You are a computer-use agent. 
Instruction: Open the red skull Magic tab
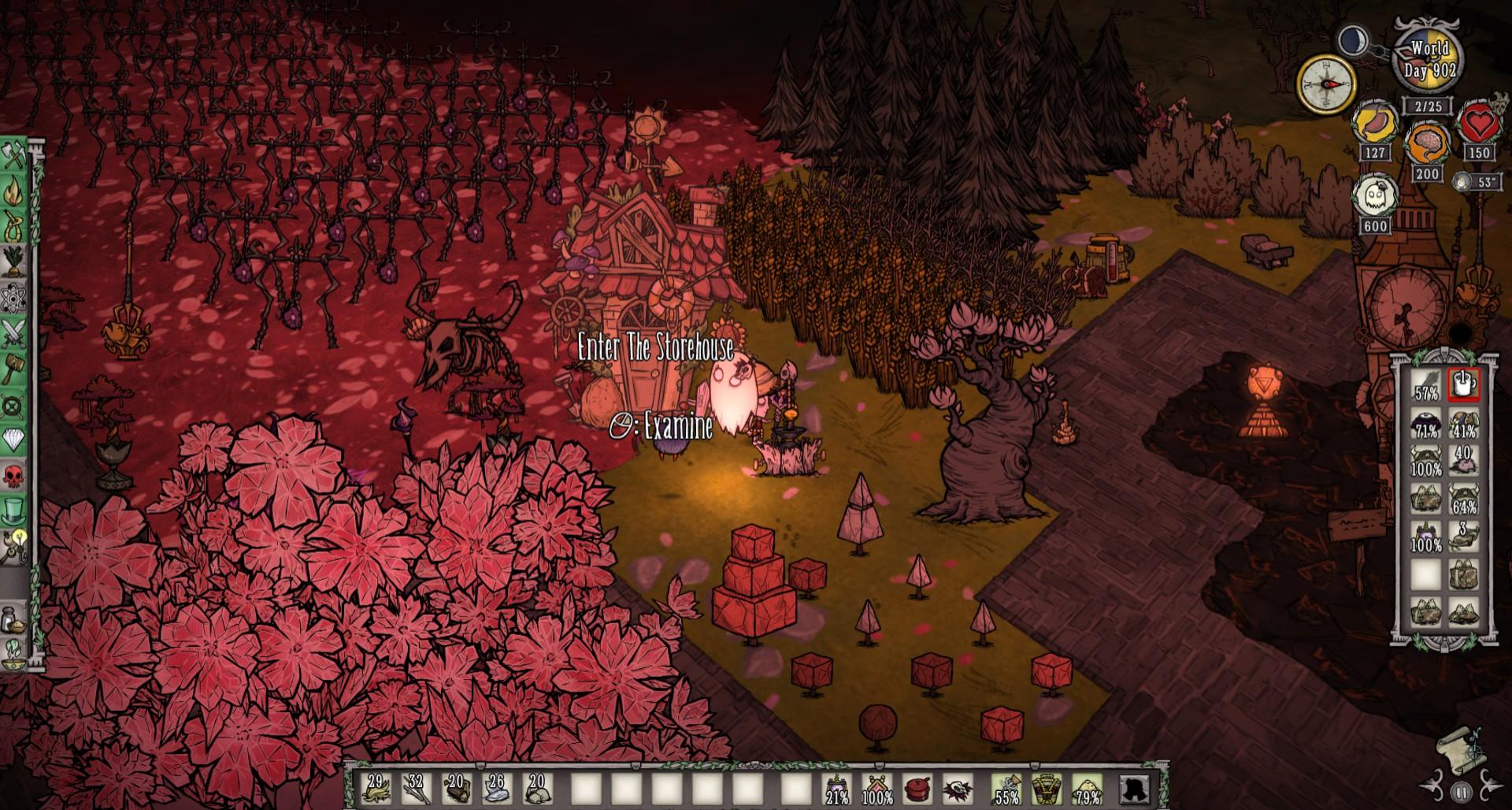15,475
